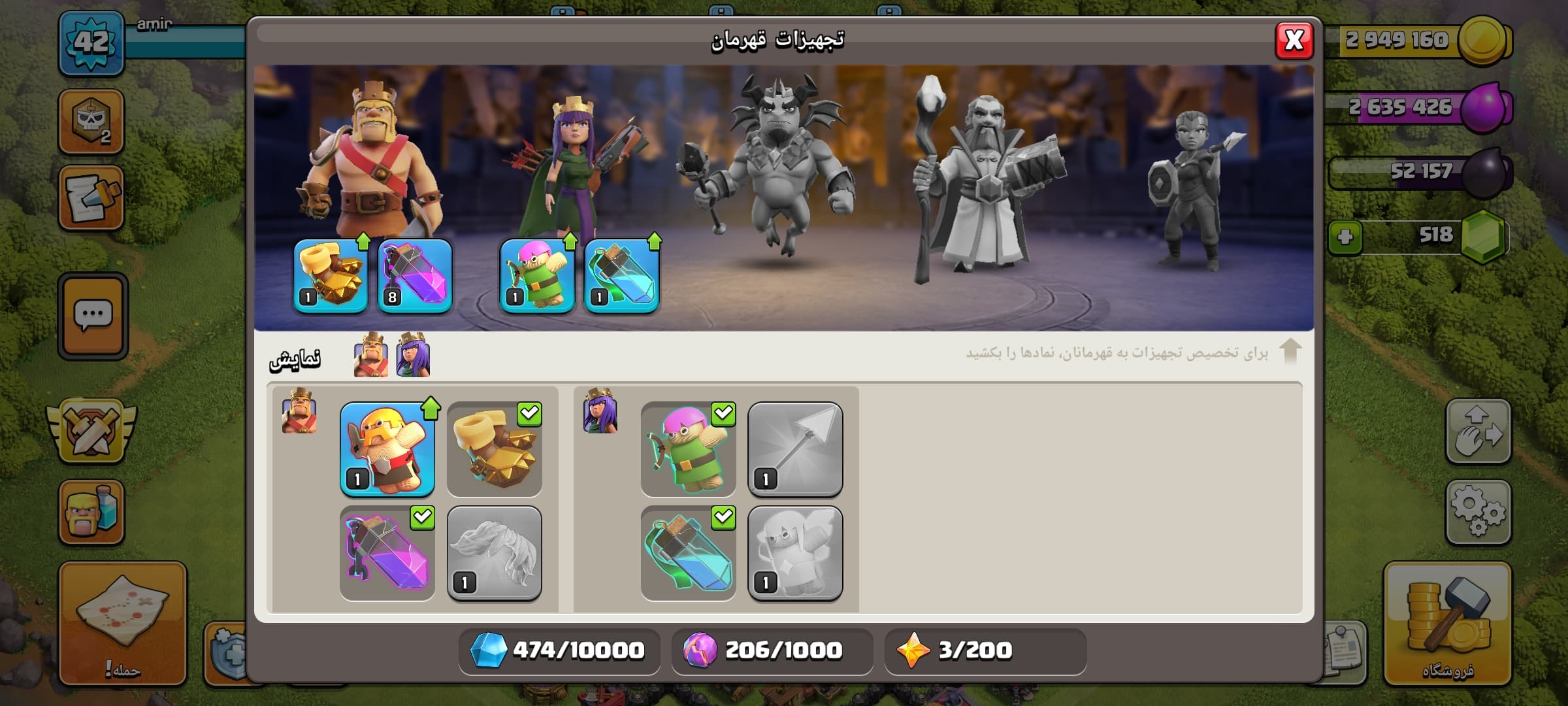Pick the Archer Puppet tile in the inventory grid
The height and width of the screenshot is (706, 1568).
[688, 450]
